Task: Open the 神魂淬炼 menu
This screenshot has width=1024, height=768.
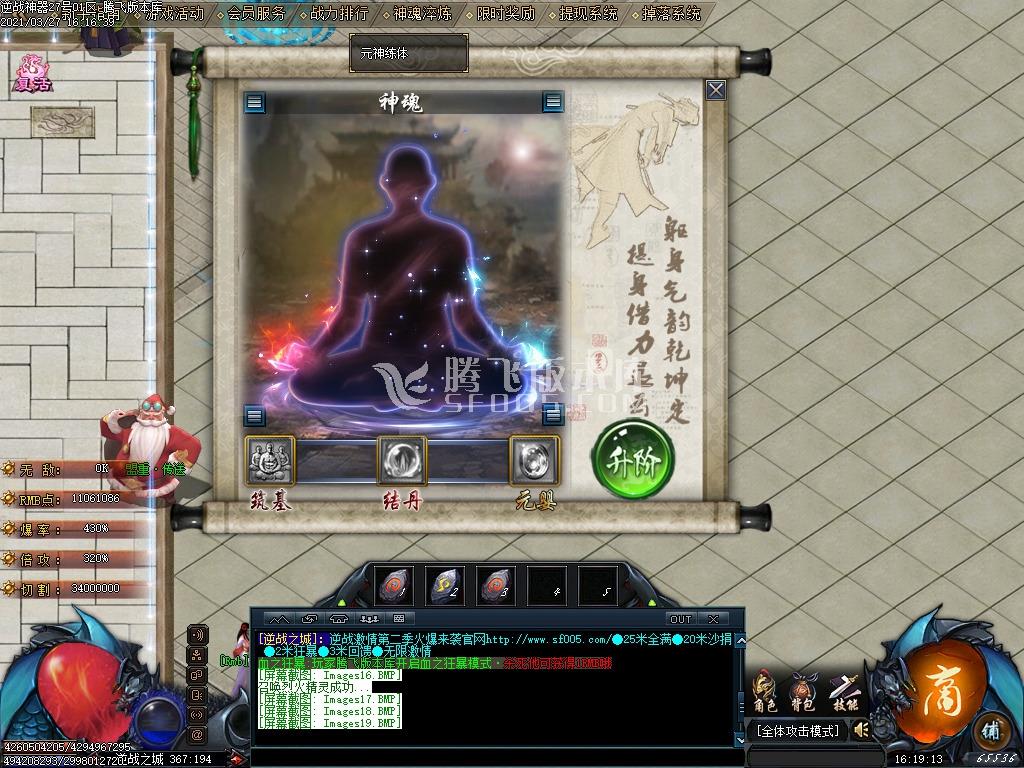Action: click(422, 14)
